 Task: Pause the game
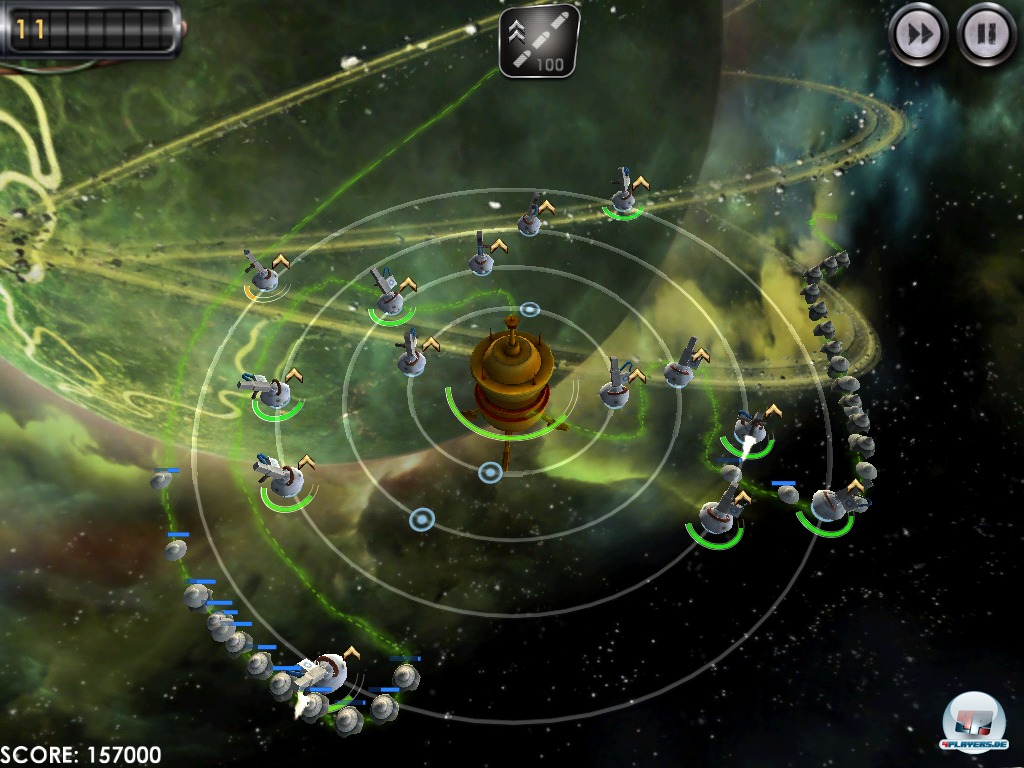986,35
